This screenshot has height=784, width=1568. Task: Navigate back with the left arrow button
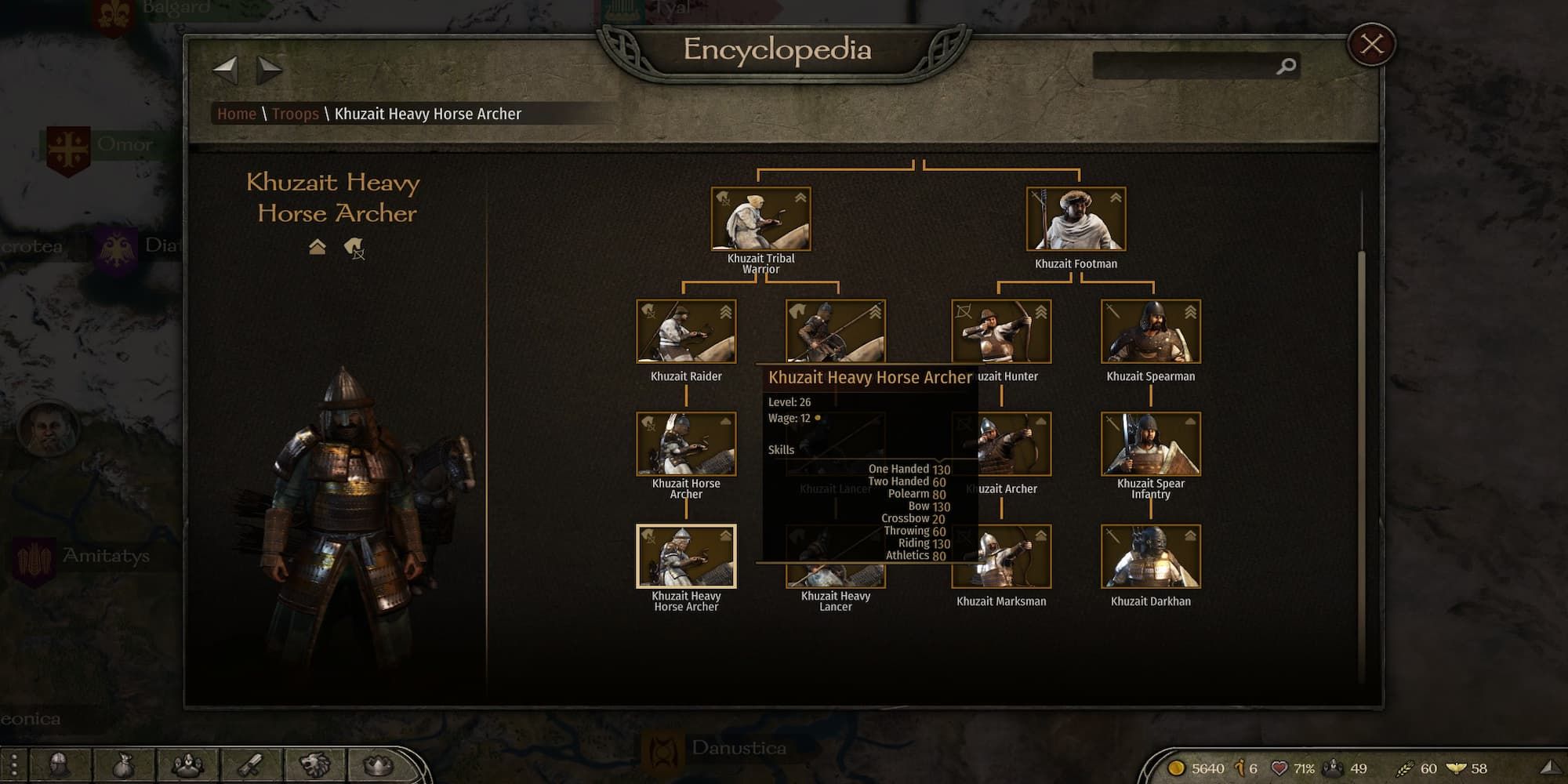pos(227,70)
